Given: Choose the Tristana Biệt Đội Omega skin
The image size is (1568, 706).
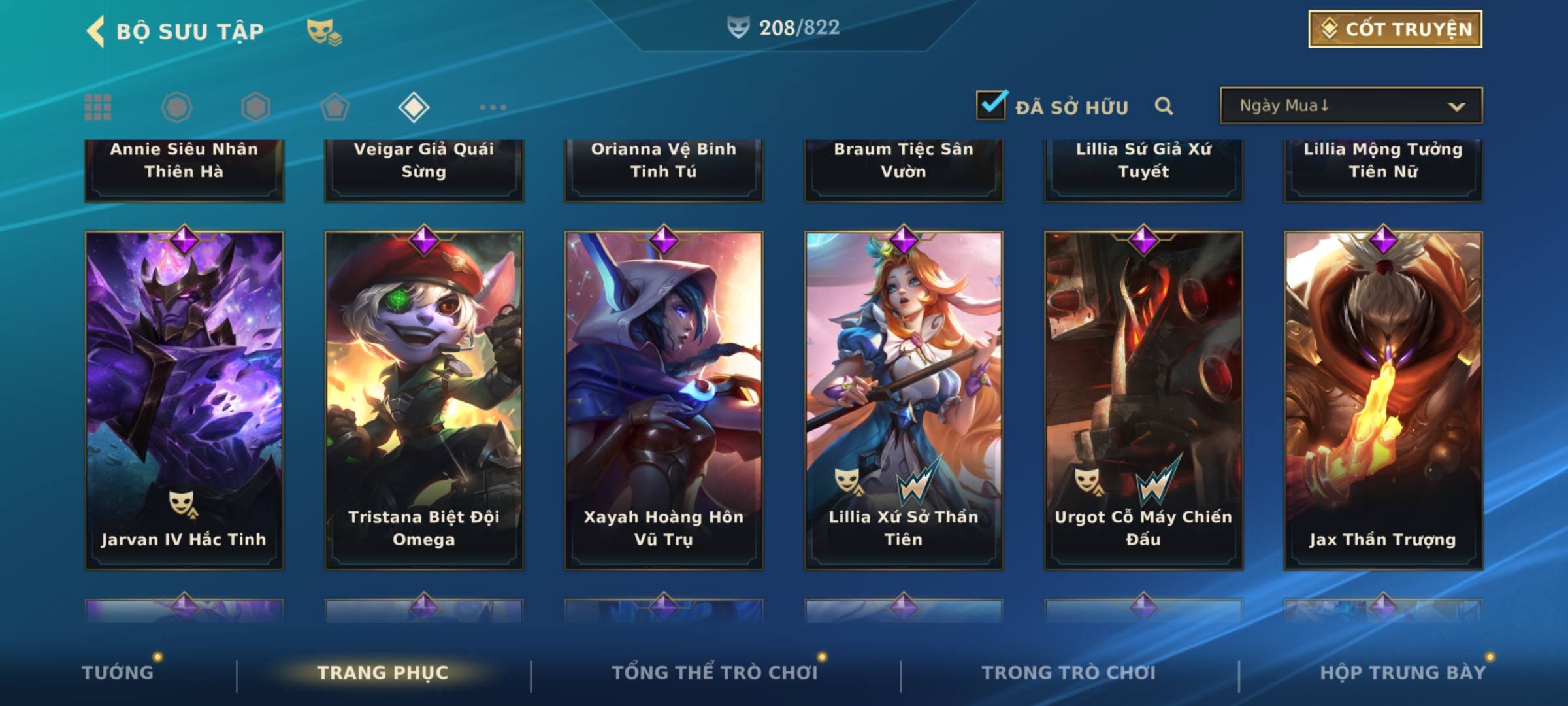Looking at the screenshot, I should [x=424, y=400].
